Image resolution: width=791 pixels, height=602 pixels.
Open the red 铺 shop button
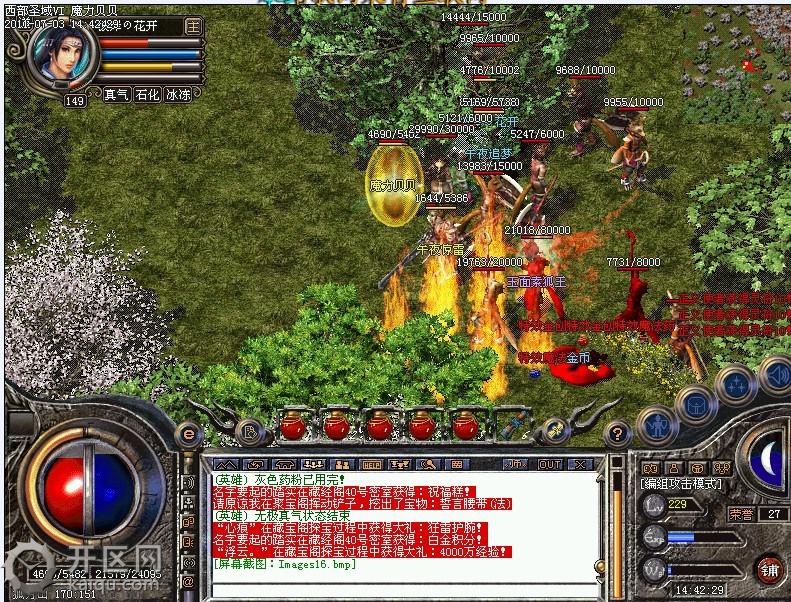tap(768, 569)
